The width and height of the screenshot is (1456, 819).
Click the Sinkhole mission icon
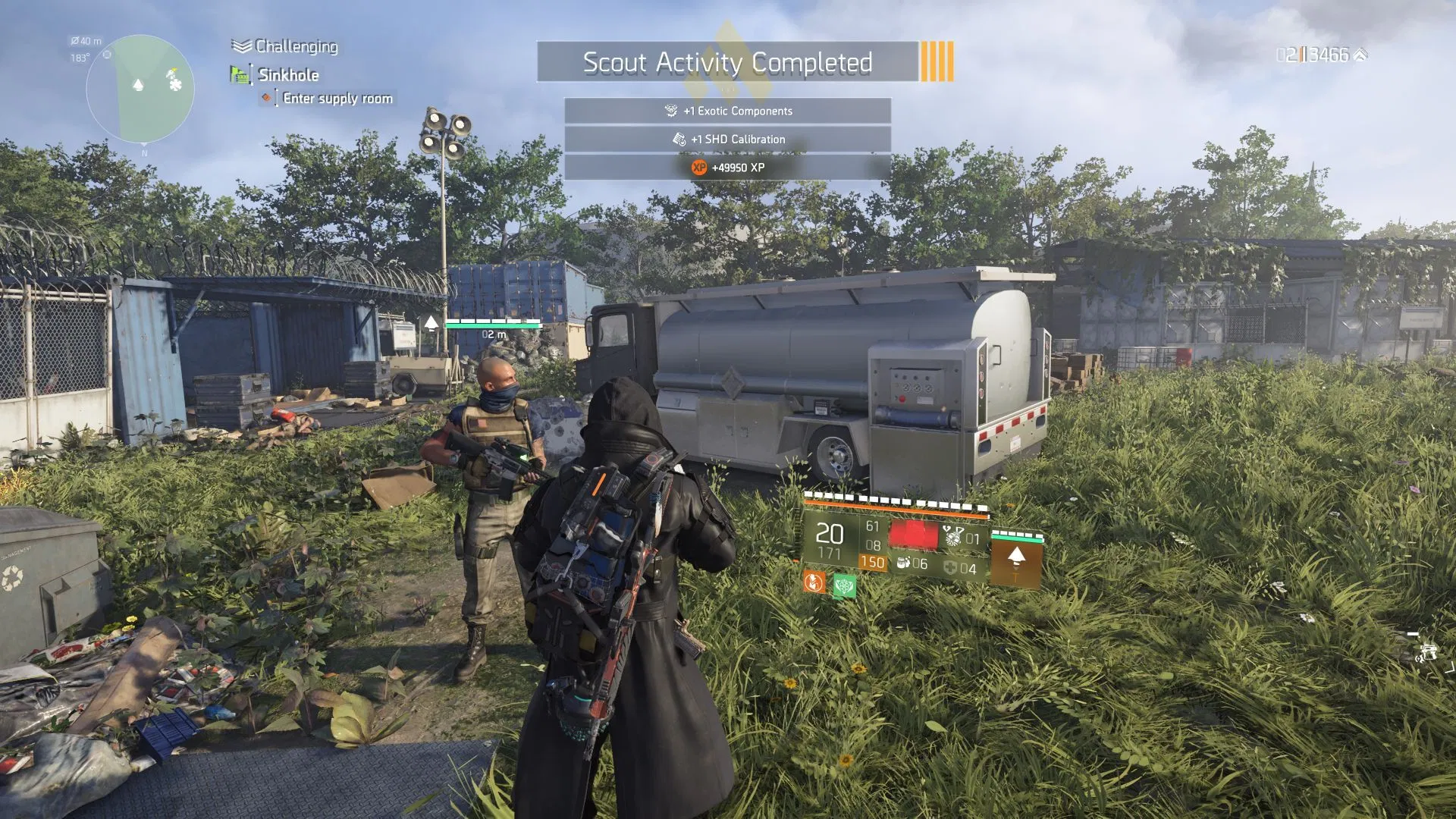click(x=240, y=74)
